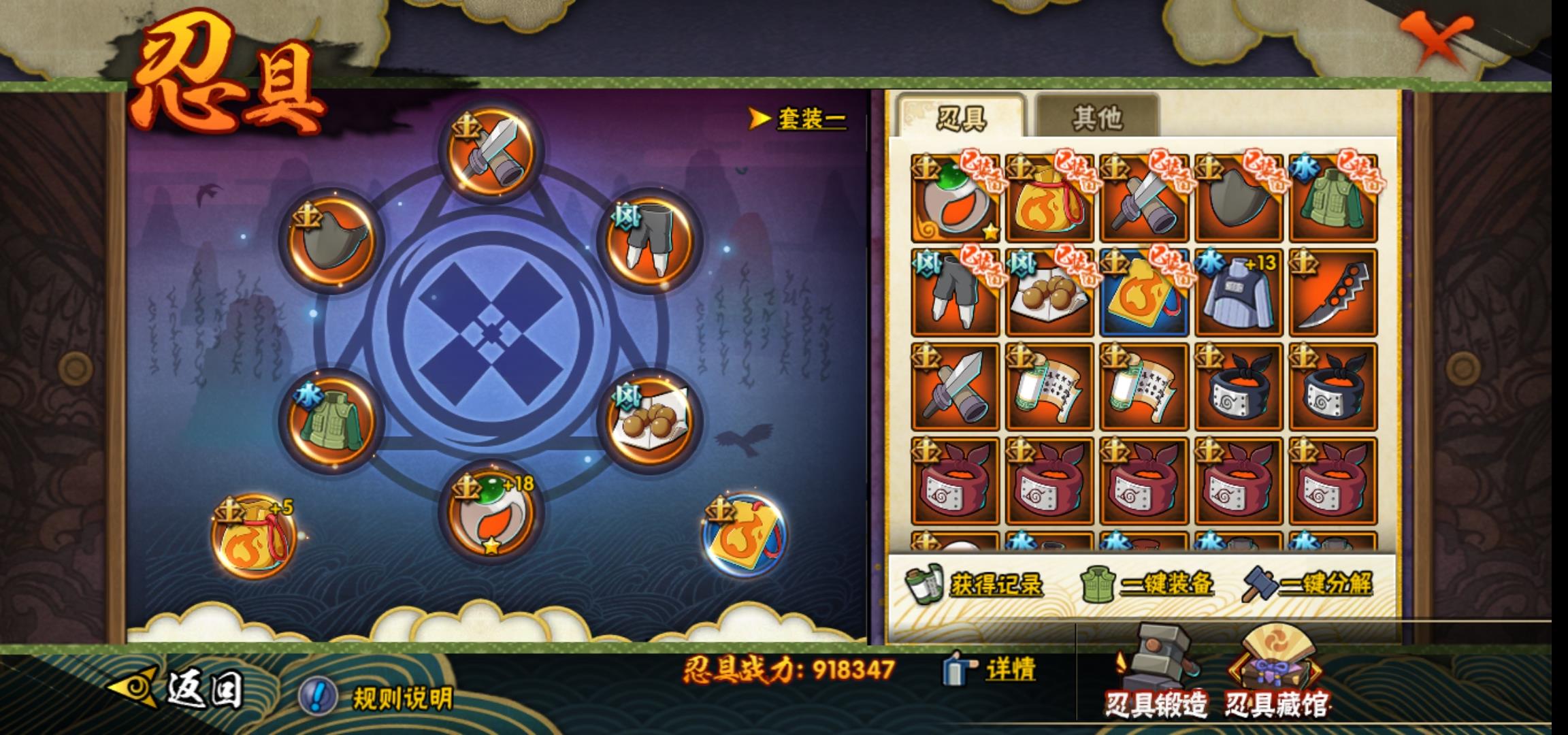Image resolution: width=1568 pixels, height=735 pixels.
Task: Switch to the 其他 tab
Action: [x=1096, y=118]
